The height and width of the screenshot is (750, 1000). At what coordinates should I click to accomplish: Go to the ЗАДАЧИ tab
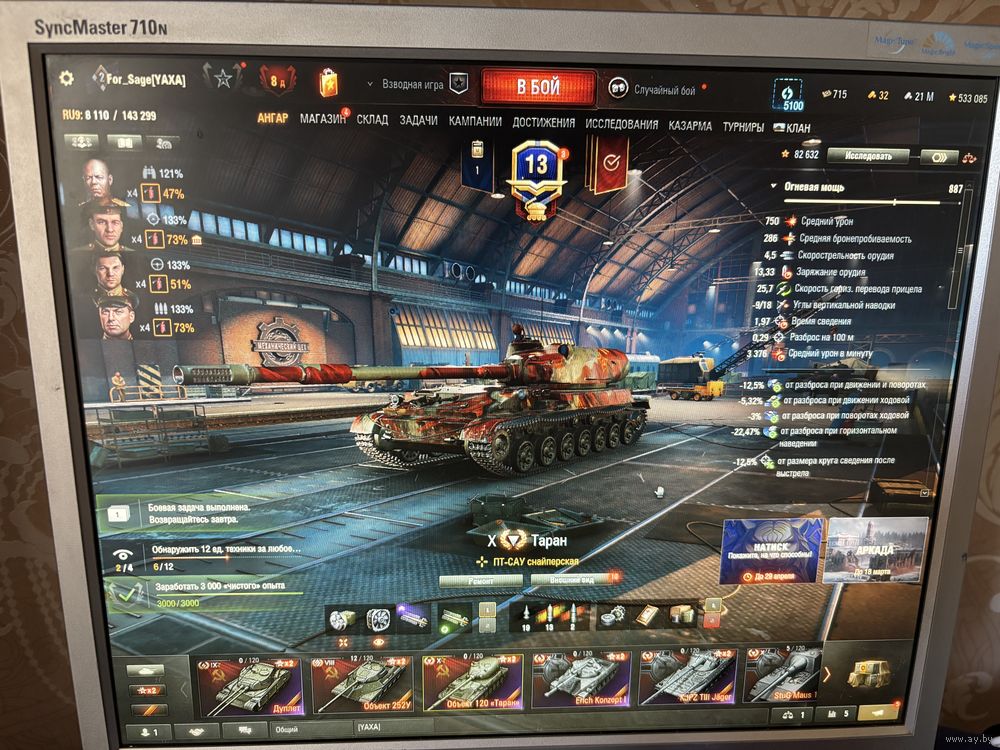point(418,121)
